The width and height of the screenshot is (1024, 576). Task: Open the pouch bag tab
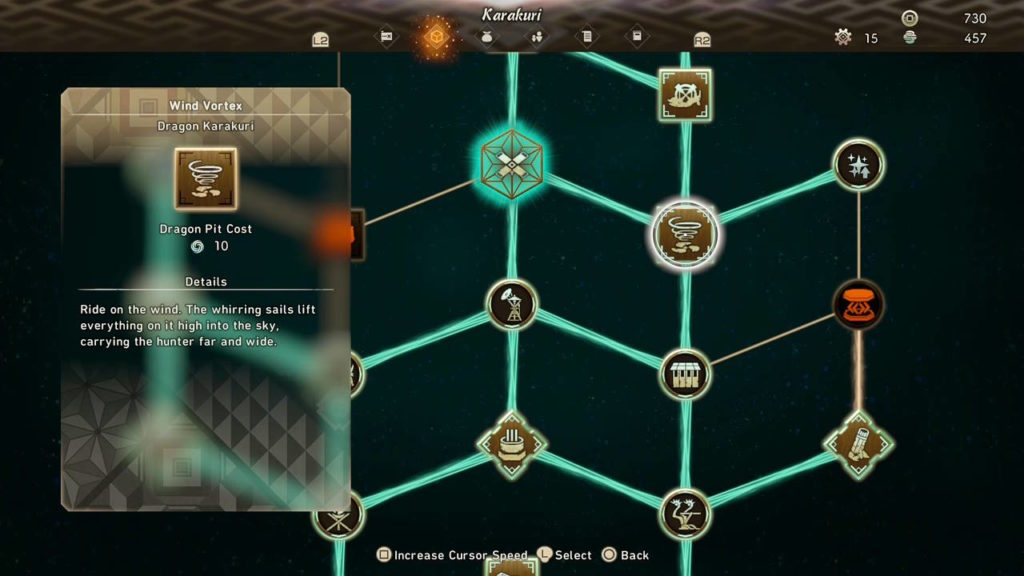pos(487,37)
